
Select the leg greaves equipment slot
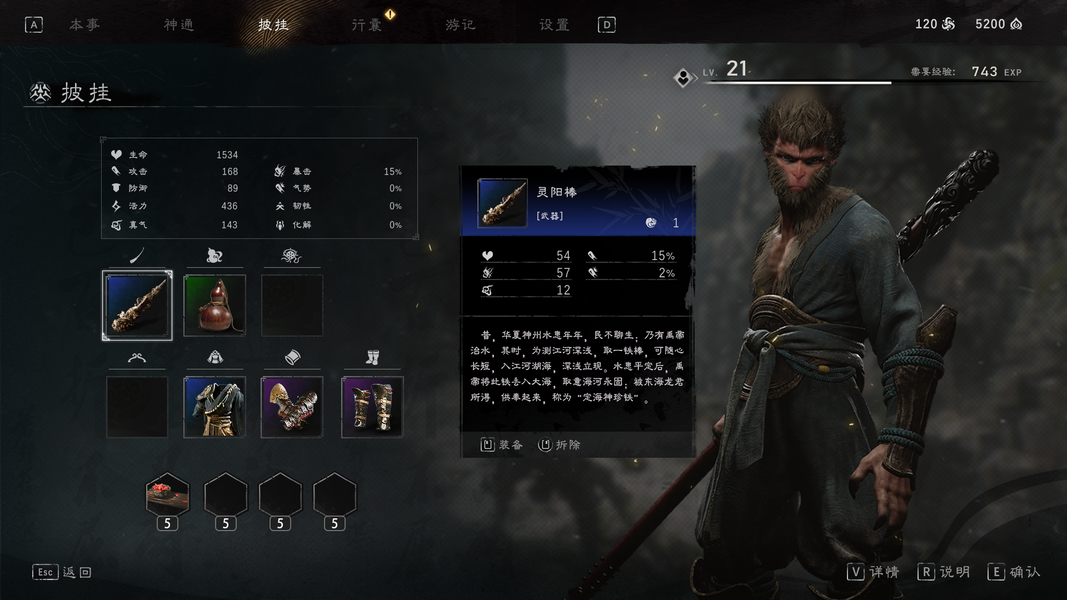[372, 407]
